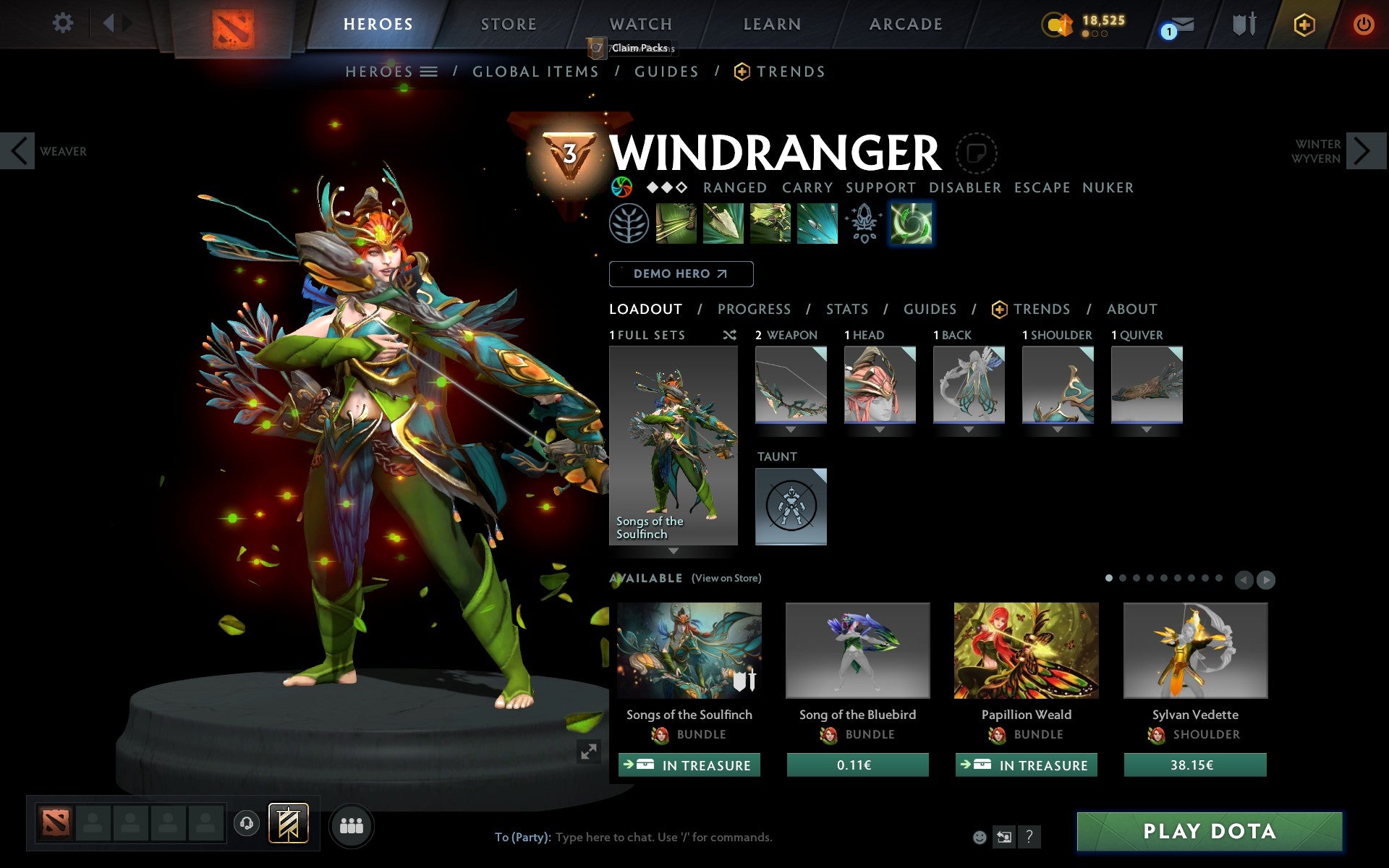Click the red power button icon
Viewport: 1389px width, 868px height.
pyautogui.click(x=1365, y=24)
